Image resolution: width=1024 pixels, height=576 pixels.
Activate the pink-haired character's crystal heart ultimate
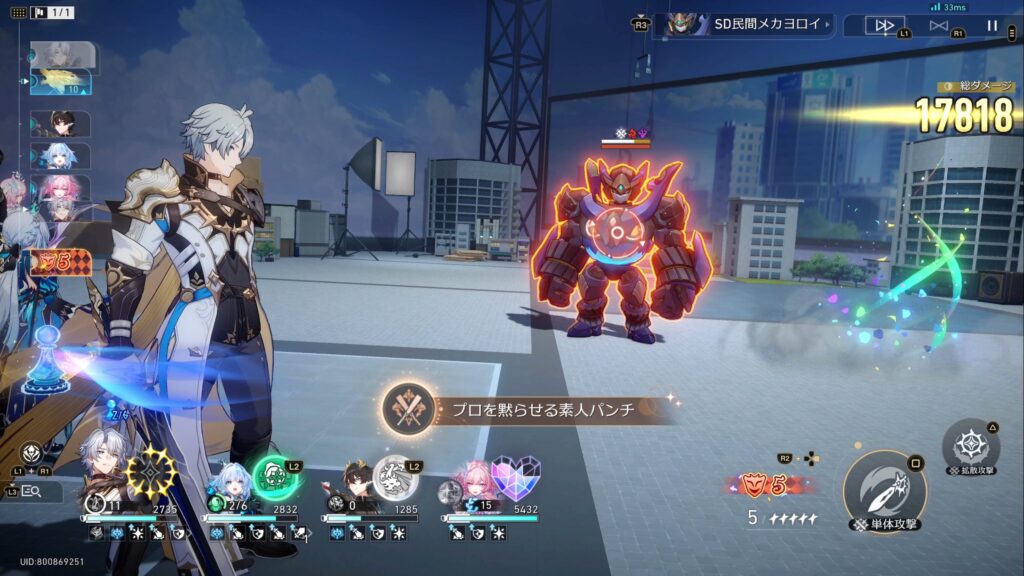point(515,477)
